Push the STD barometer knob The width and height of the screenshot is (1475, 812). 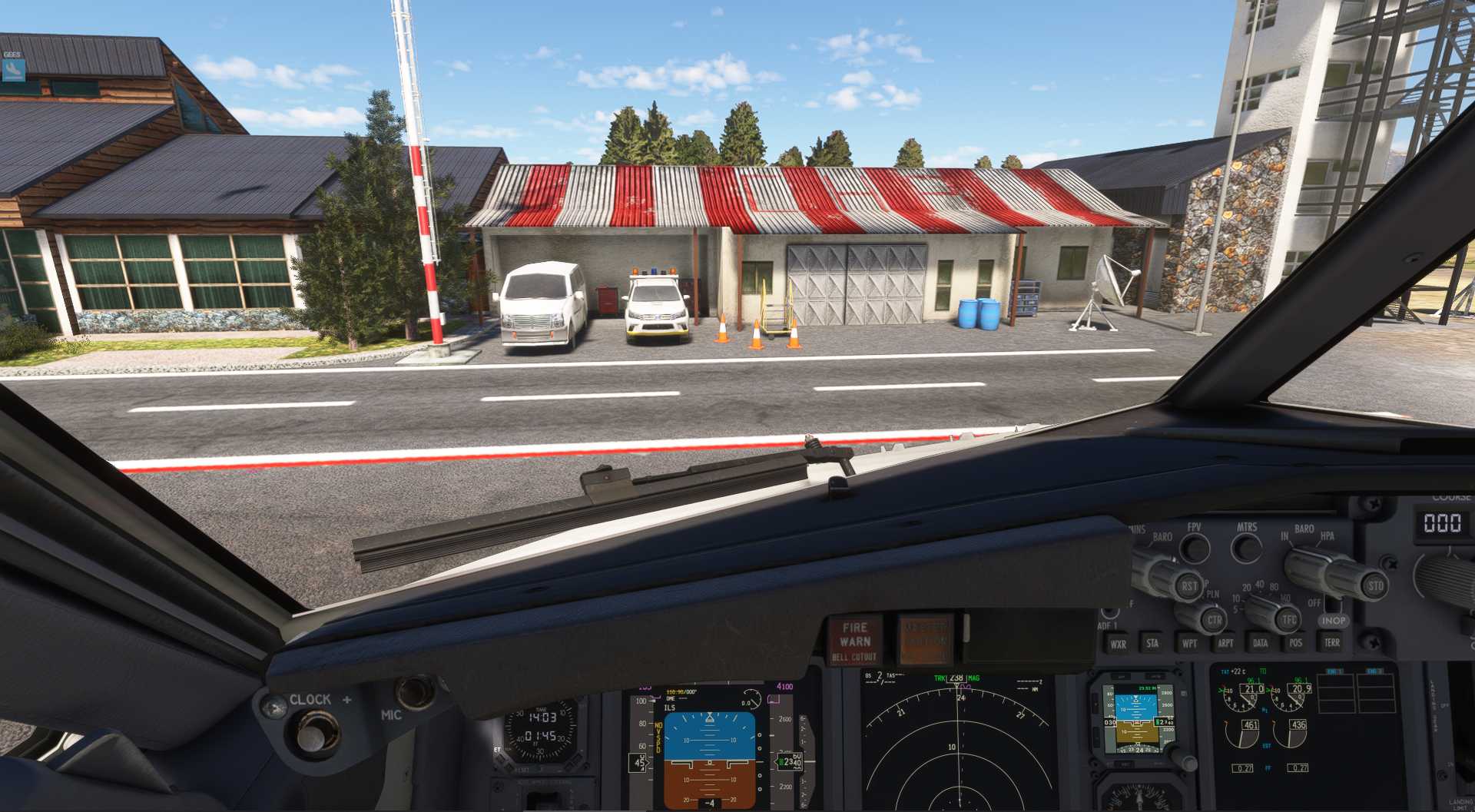(x=1374, y=586)
